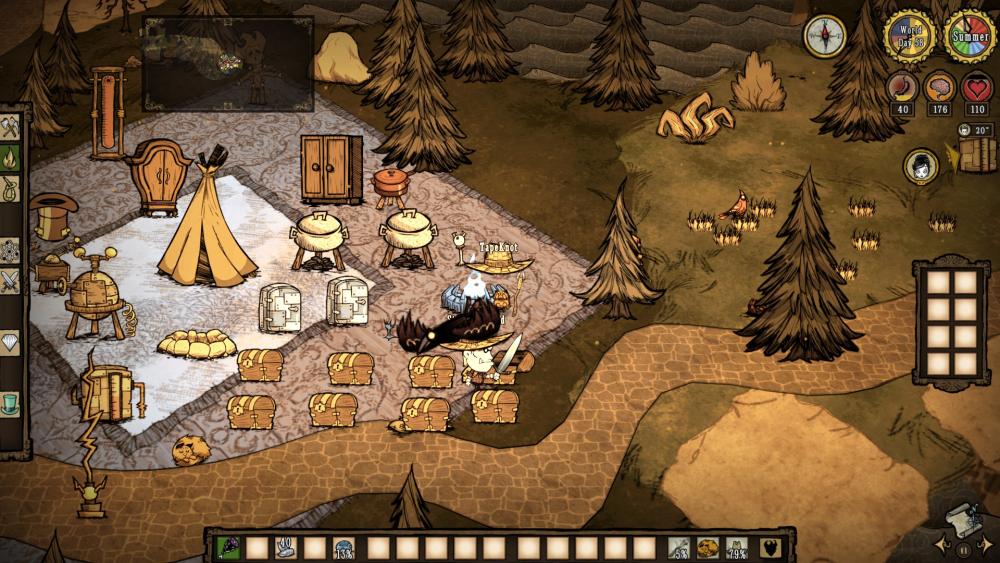Click the character portrait icon
The image size is (1000, 563).
tap(920, 166)
